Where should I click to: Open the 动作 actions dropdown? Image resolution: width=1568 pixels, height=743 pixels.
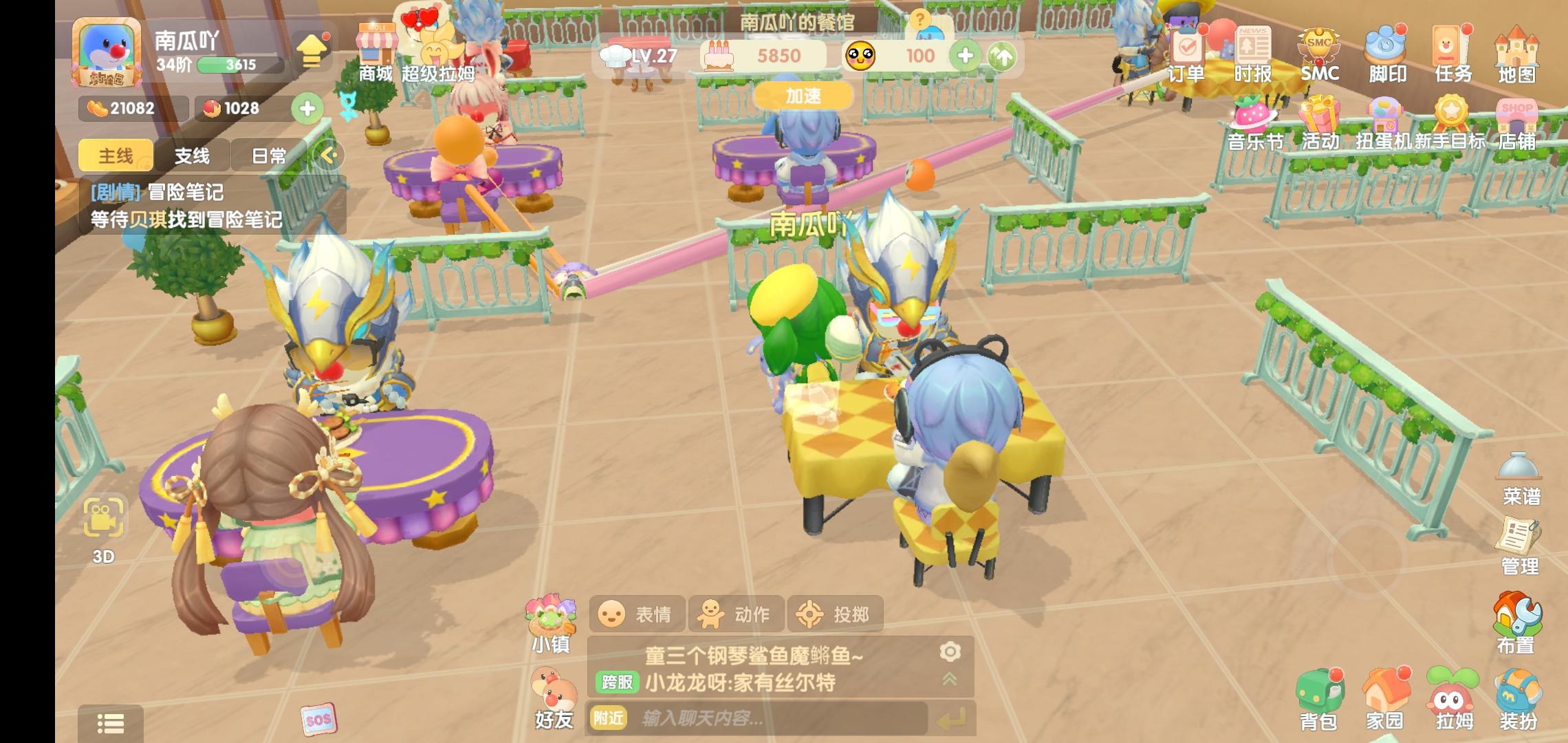[736, 614]
